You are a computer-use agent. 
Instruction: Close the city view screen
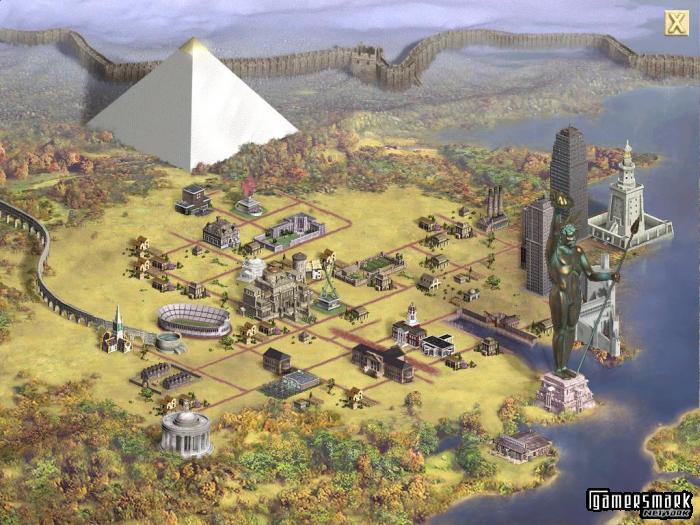pos(674,23)
